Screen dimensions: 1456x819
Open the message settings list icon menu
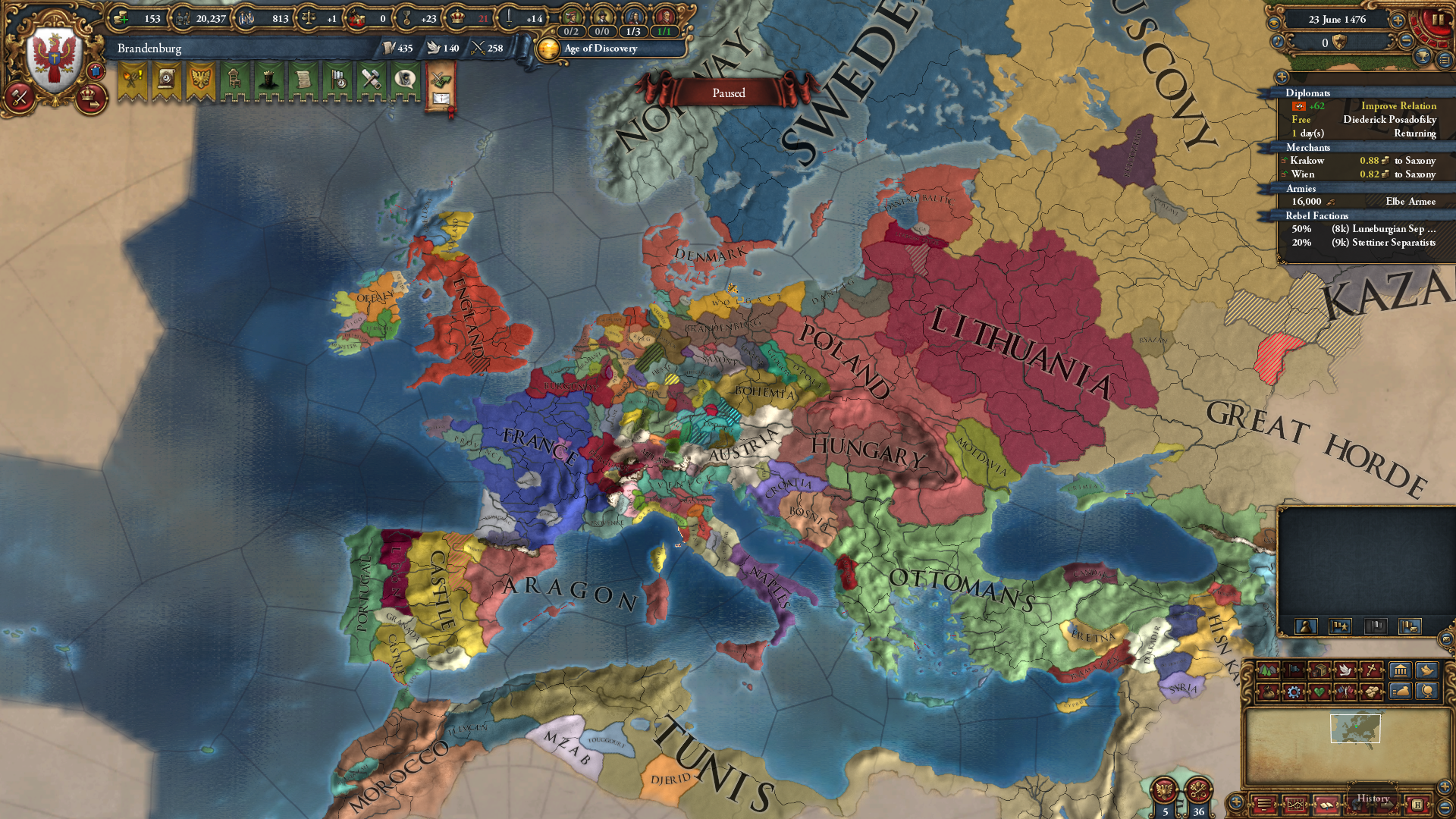(x=1445, y=59)
